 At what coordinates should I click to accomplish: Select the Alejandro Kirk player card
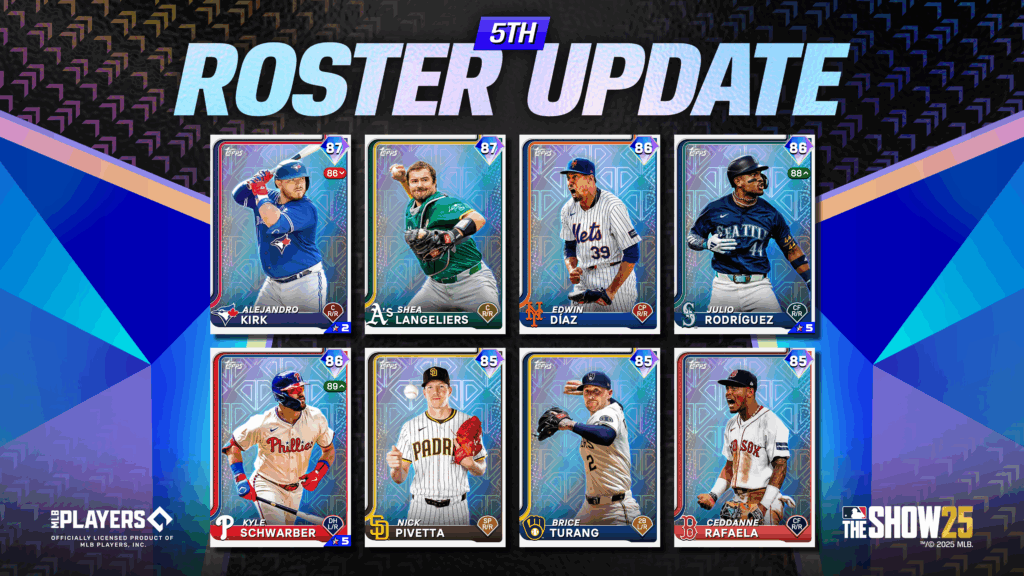pos(280,235)
